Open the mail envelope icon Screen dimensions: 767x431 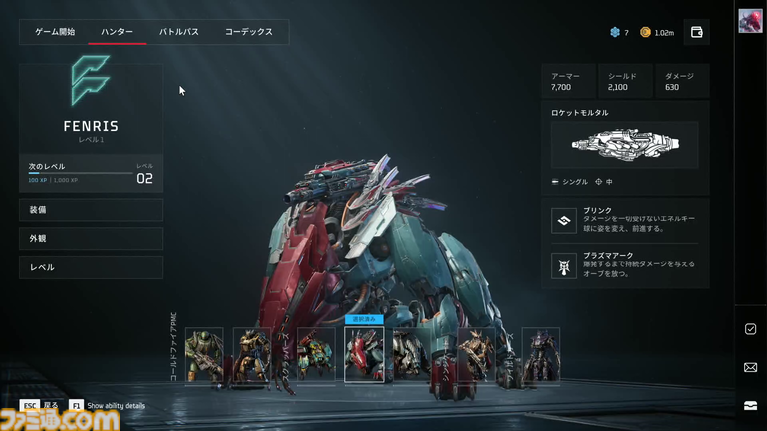(751, 367)
